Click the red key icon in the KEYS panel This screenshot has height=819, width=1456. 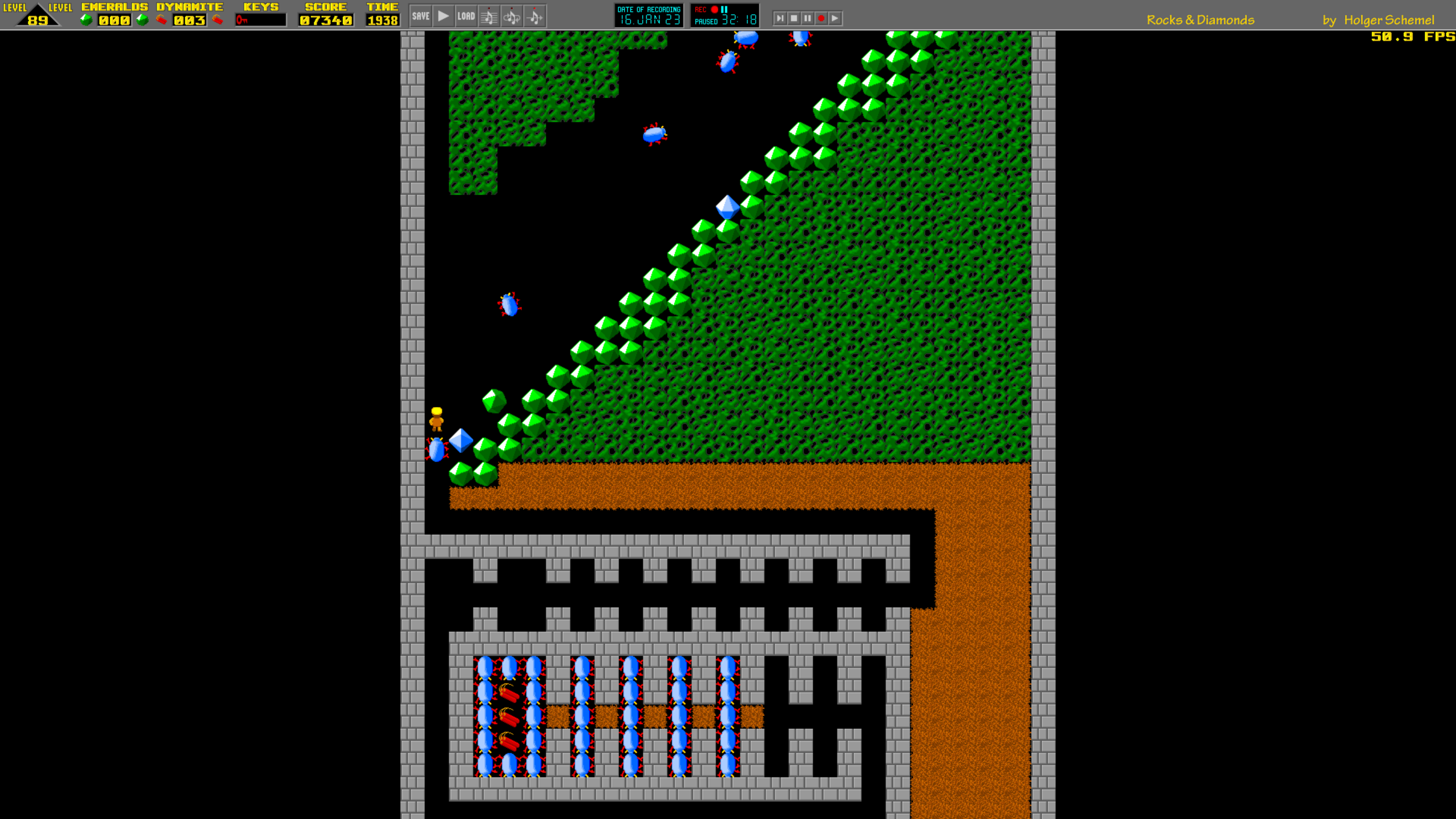tap(242, 20)
